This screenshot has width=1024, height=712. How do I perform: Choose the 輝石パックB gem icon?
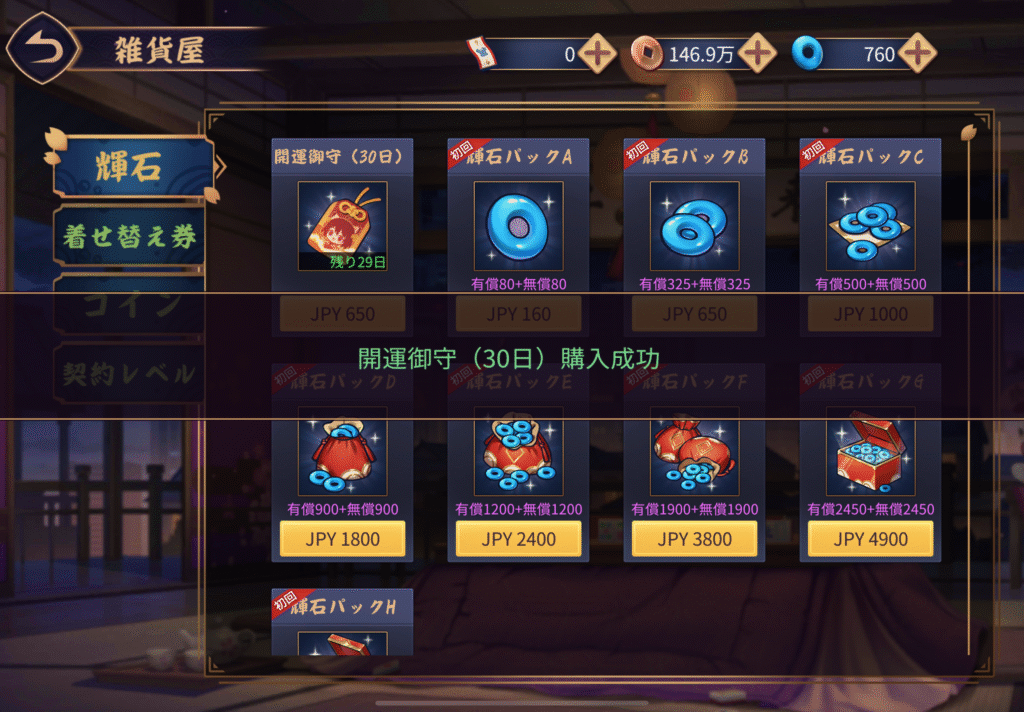tap(694, 226)
